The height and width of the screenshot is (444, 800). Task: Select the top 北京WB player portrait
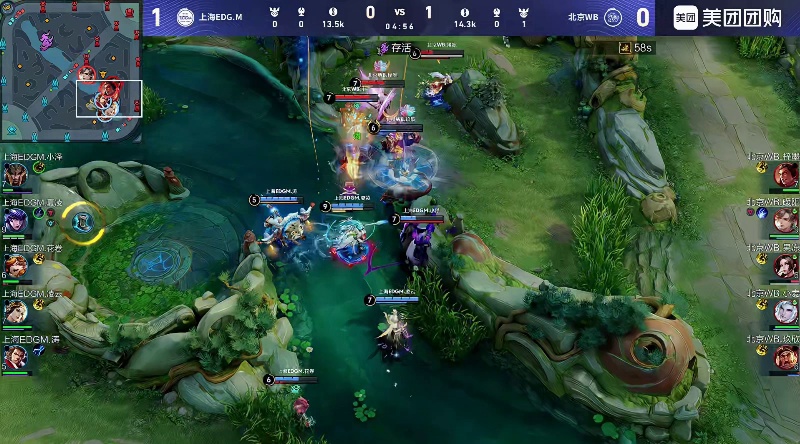point(785,175)
